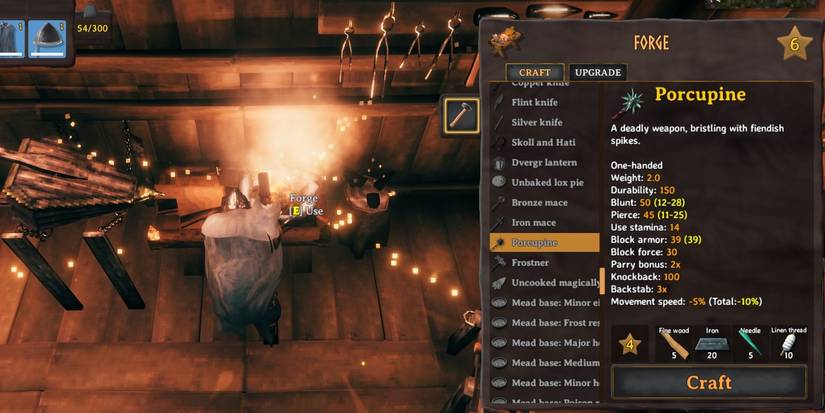Image resolution: width=825 pixels, height=413 pixels.
Task: Select Unbaked lox pie recipe
Action: [x=547, y=182]
